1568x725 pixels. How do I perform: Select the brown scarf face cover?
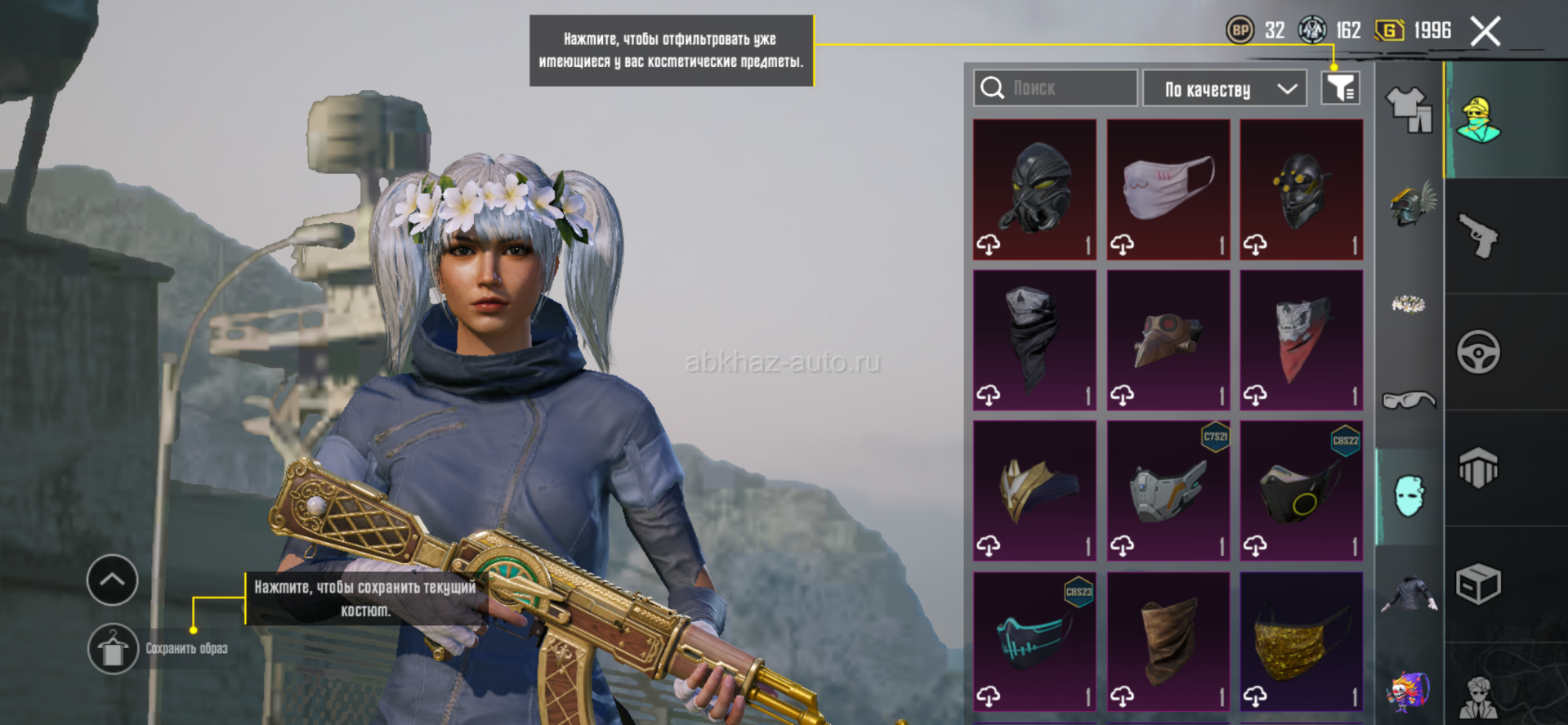pos(1168,642)
